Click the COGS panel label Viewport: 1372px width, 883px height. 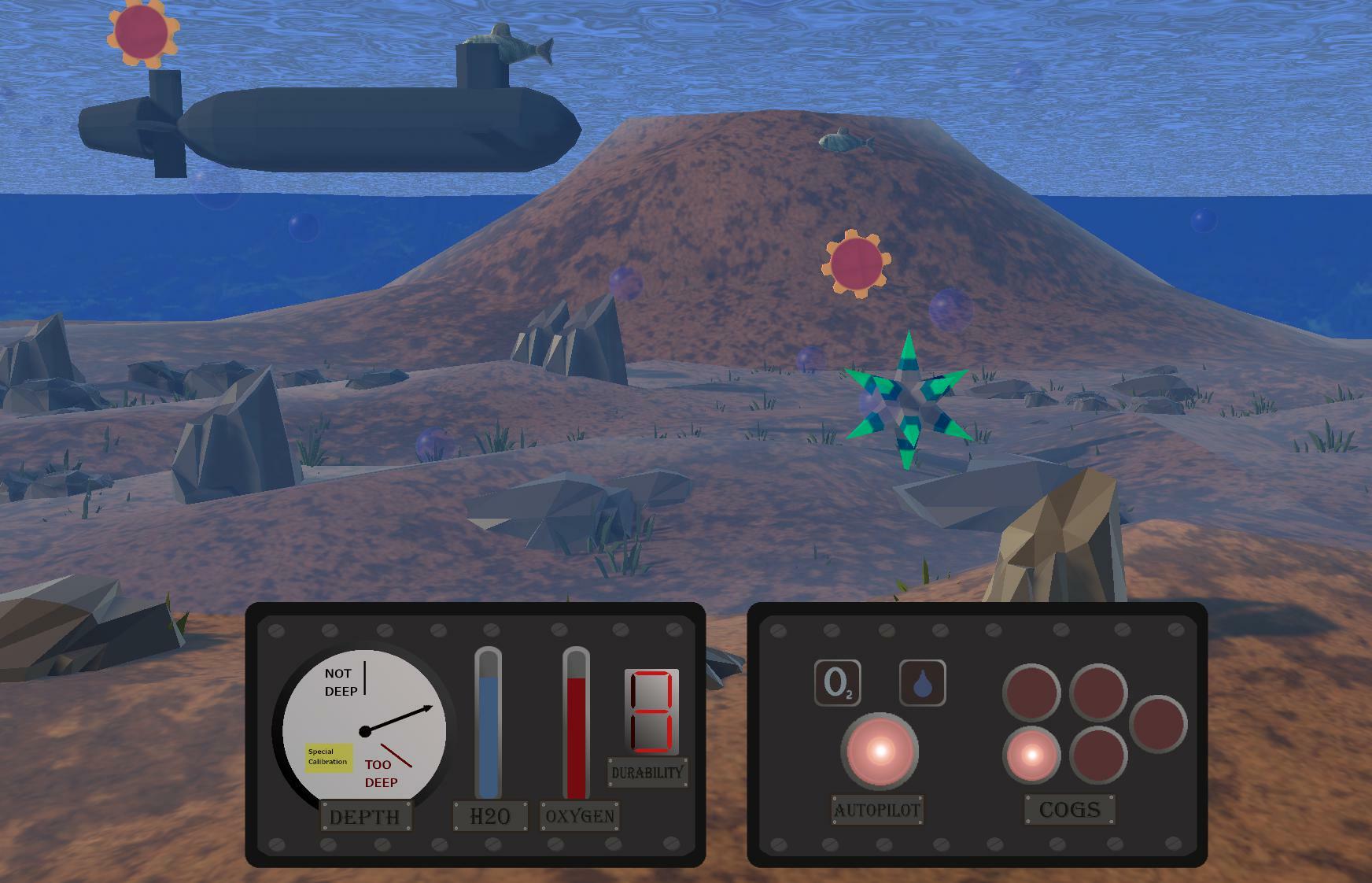click(1070, 809)
